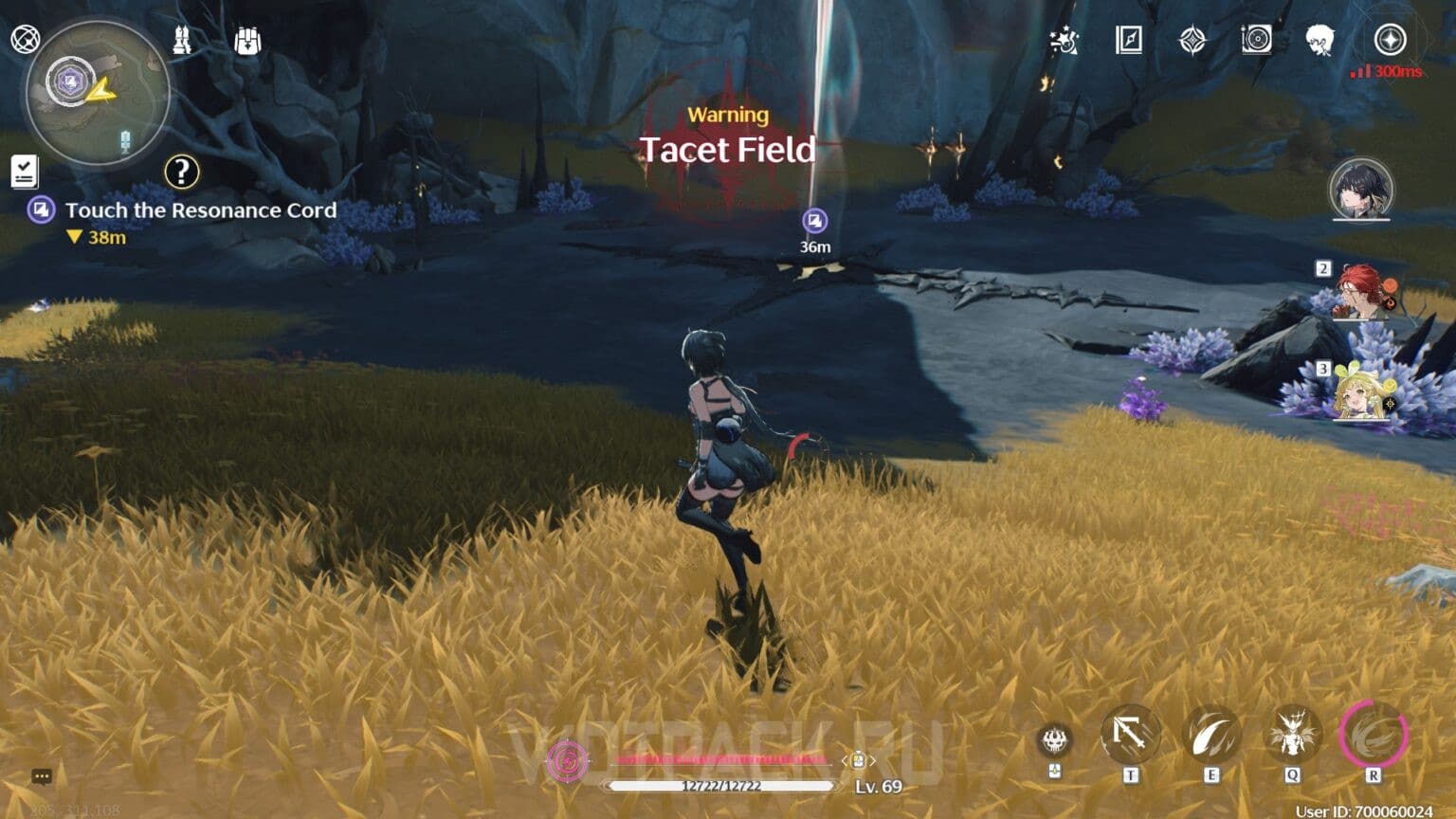
Task: Activate the grapple hook utility skill
Action: point(1130,735)
